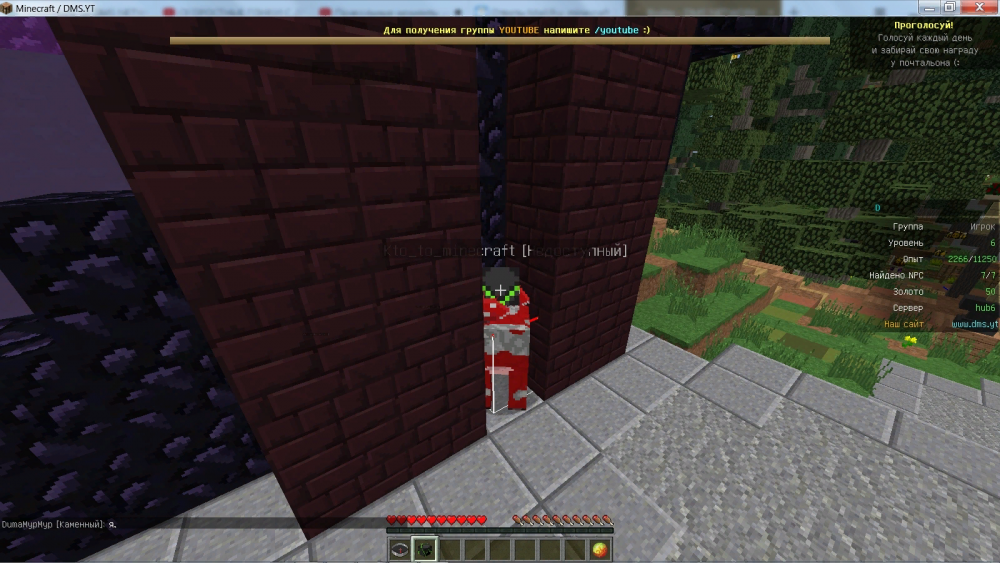Select the compass hotbar slot
This screenshot has height=563, width=1000.
pos(400,549)
